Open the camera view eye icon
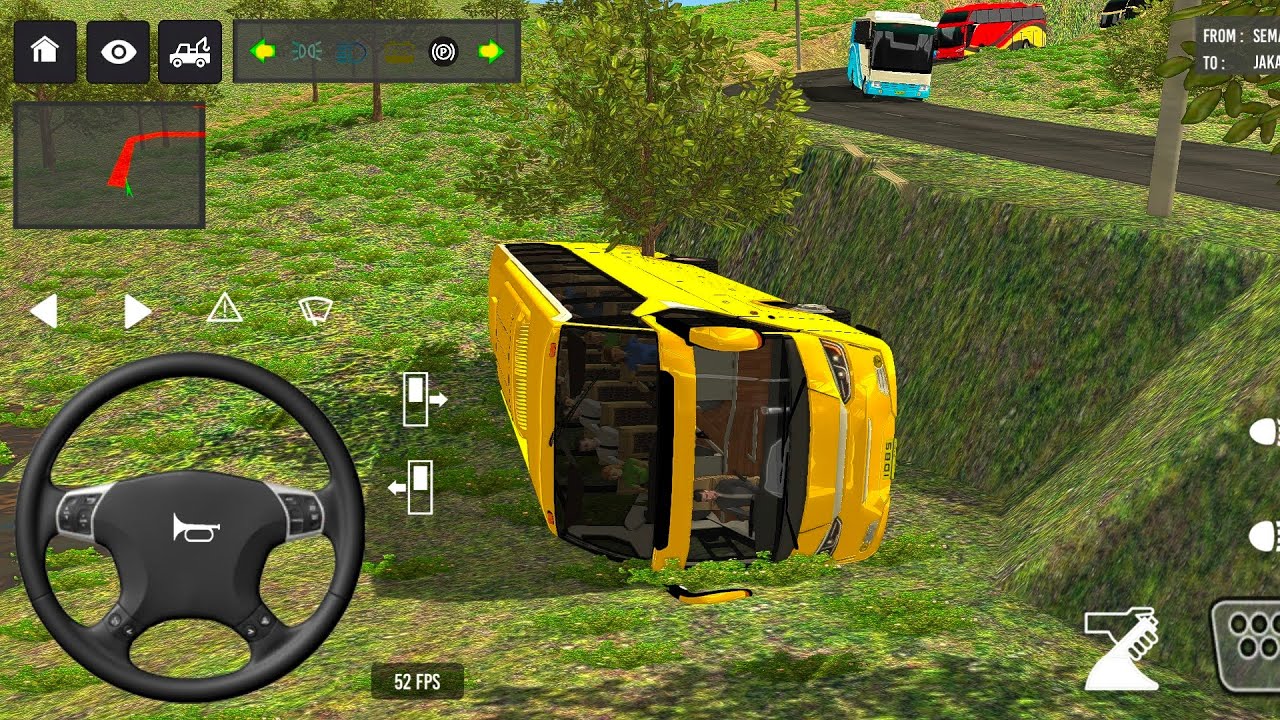 pos(119,52)
